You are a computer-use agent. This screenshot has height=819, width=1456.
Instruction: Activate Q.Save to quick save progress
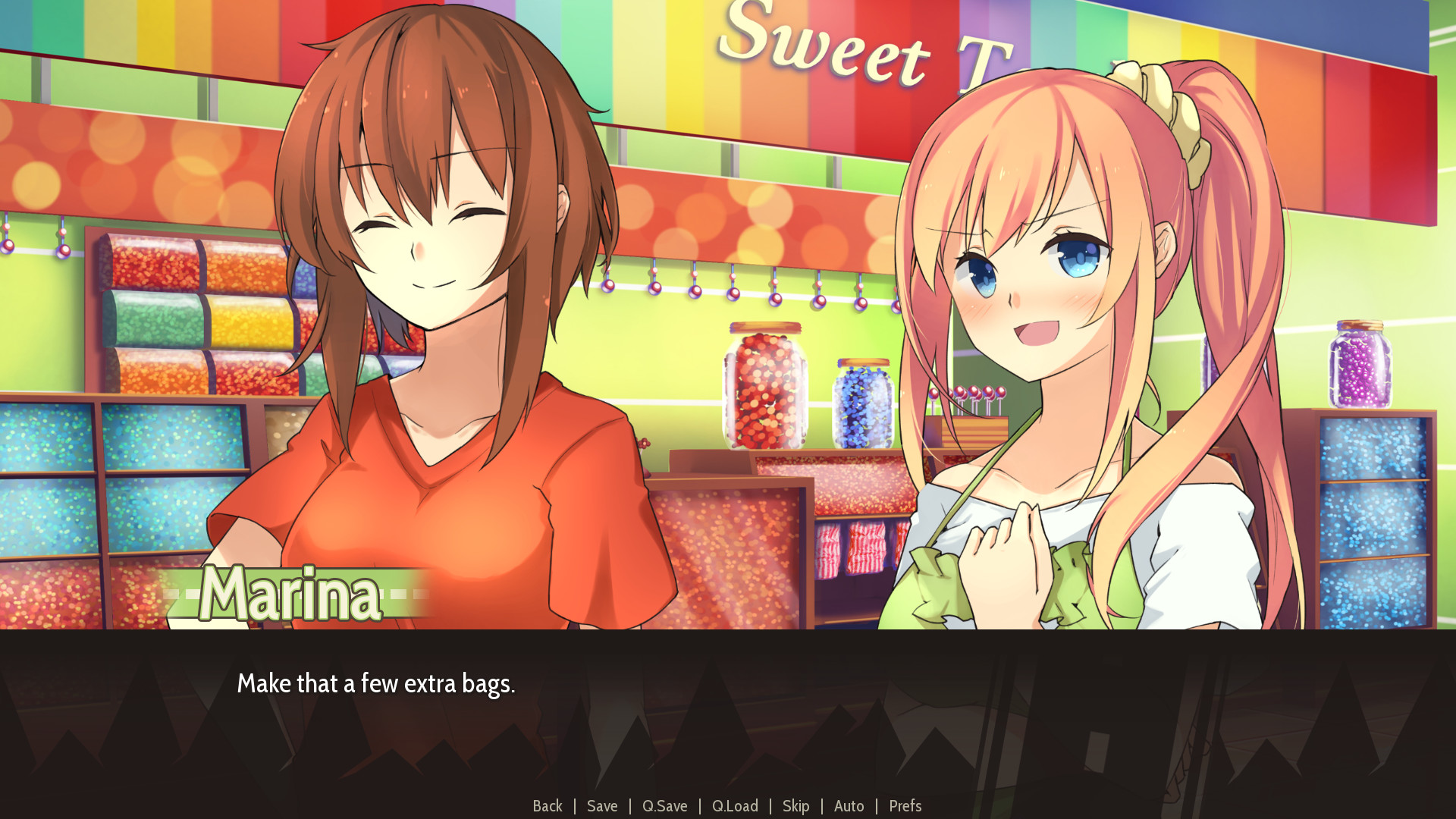(x=664, y=806)
